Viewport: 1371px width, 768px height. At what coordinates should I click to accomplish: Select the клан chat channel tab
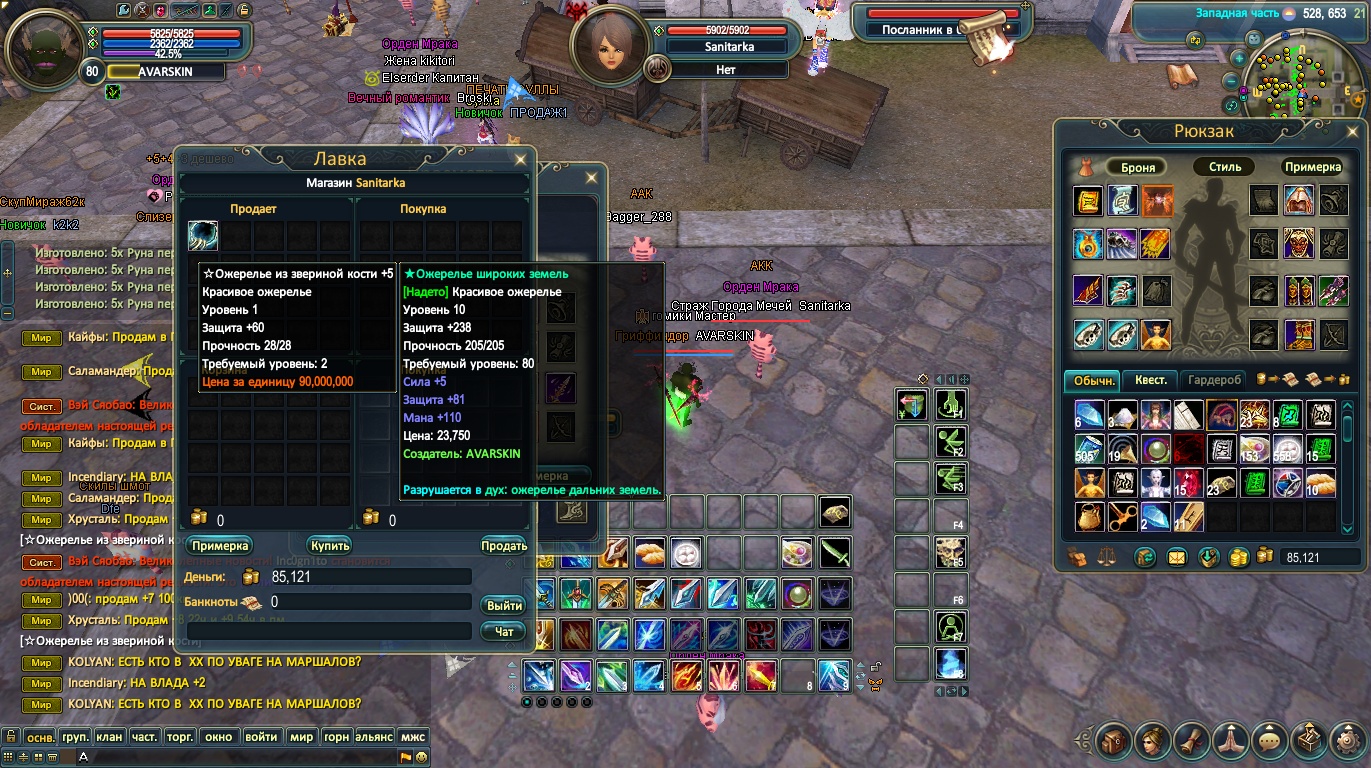click(x=111, y=737)
